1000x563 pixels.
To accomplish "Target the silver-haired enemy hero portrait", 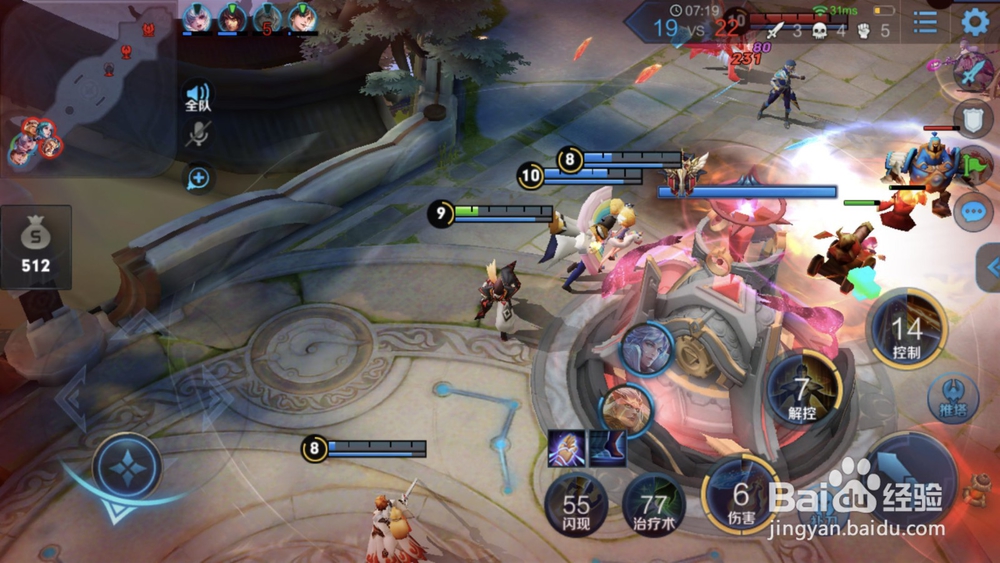I will click(x=646, y=349).
